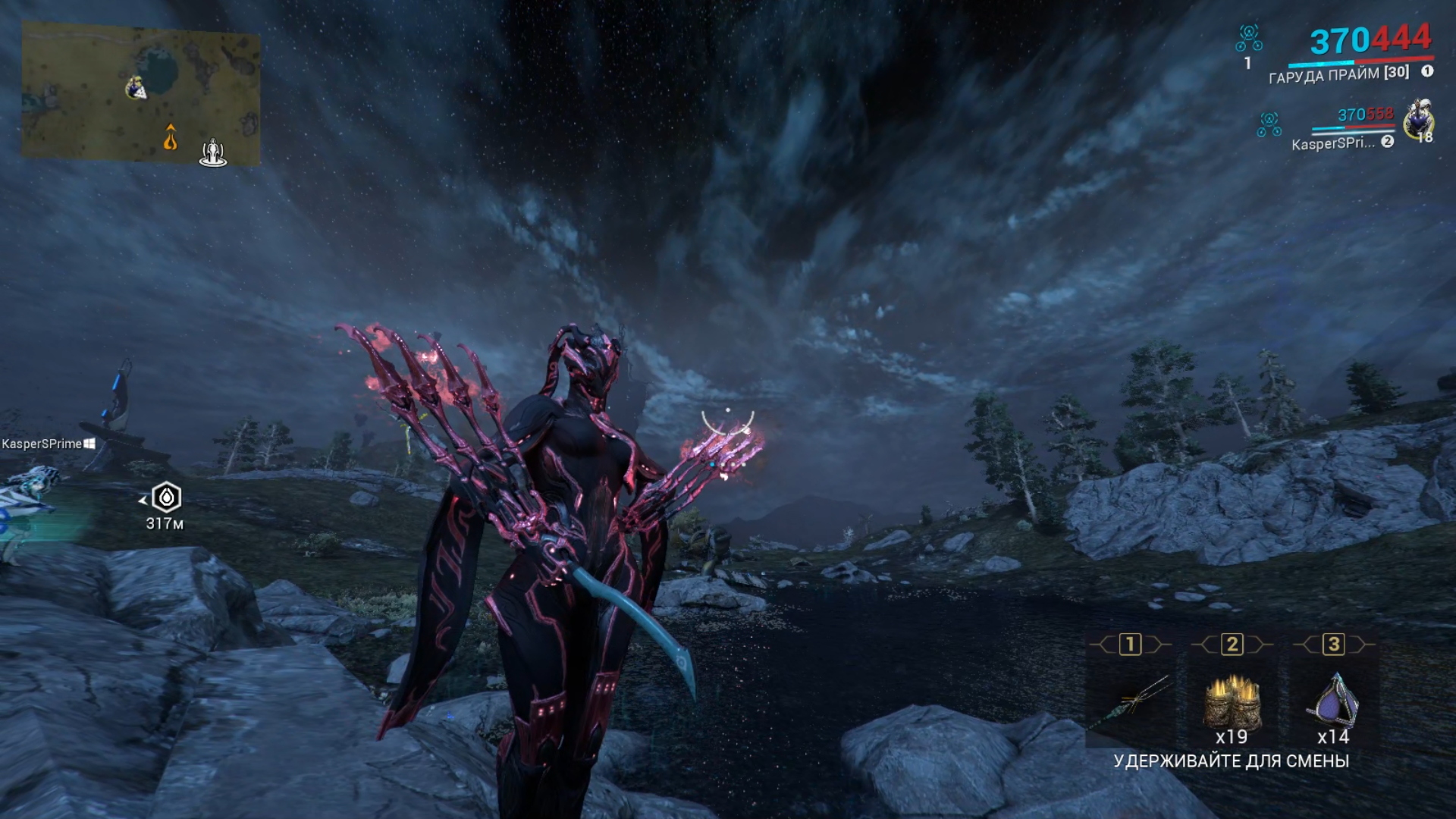Select the 317m waypoint marker
Screen dimensions: 1456x819
(166, 498)
